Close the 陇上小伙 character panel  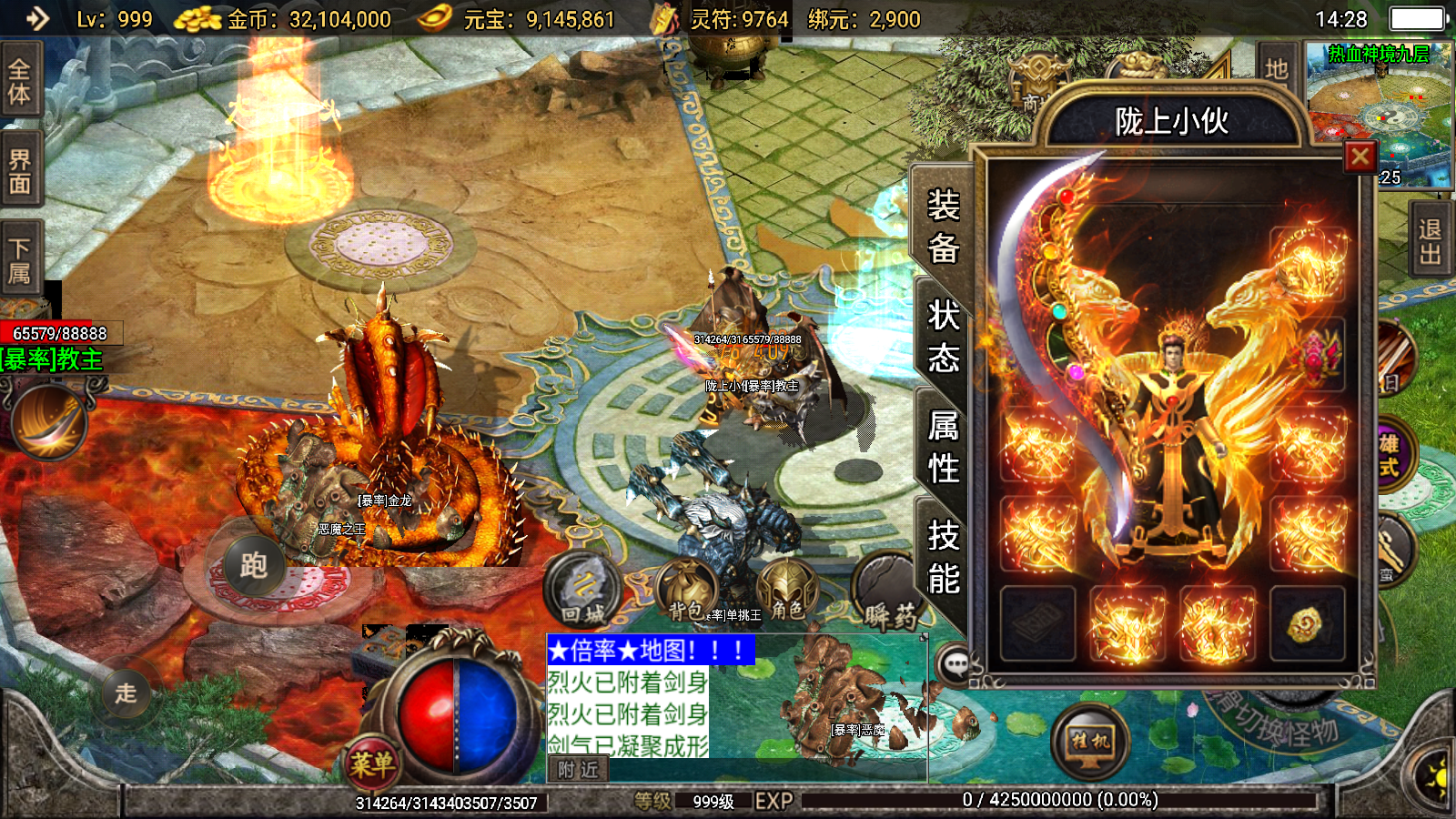[1360, 157]
